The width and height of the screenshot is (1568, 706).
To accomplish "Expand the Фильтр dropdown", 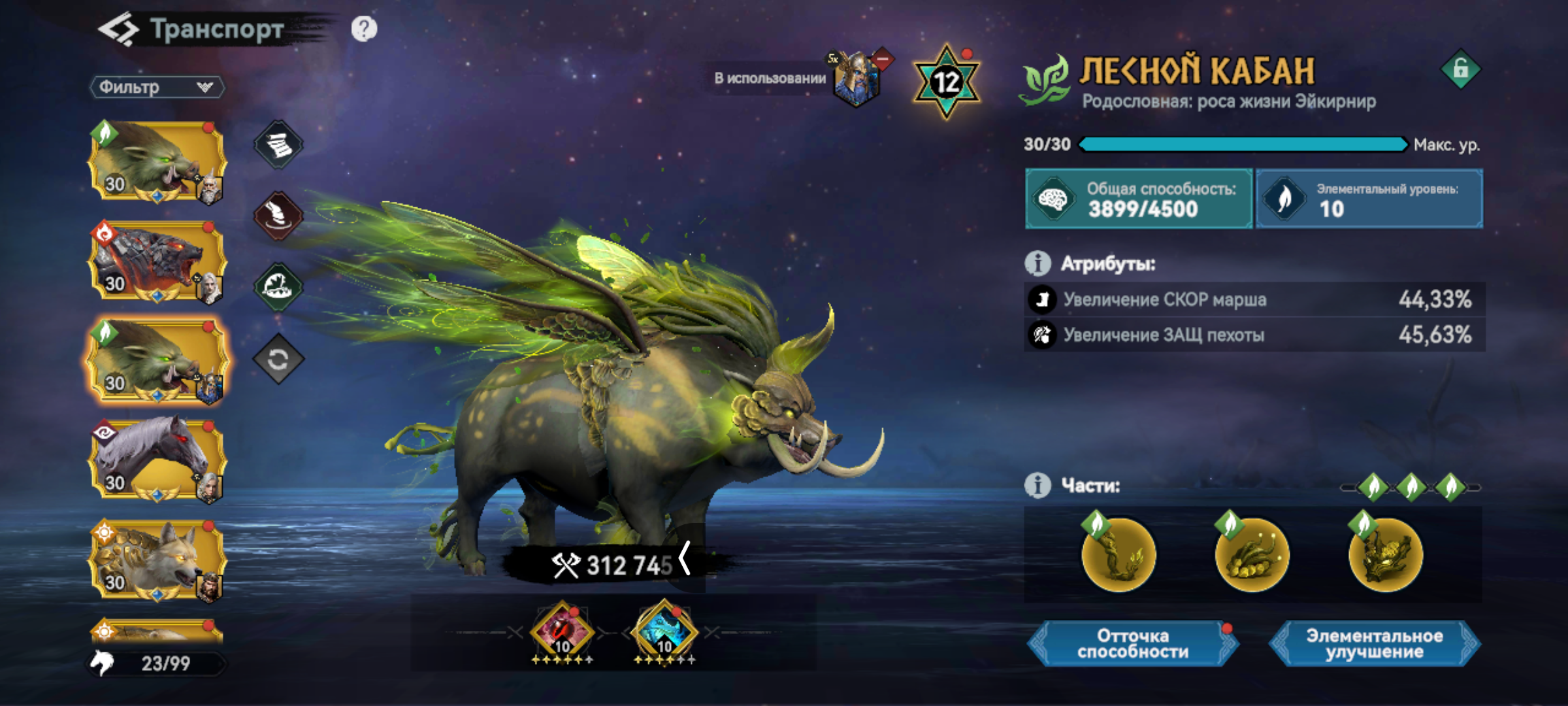I will 157,88.
